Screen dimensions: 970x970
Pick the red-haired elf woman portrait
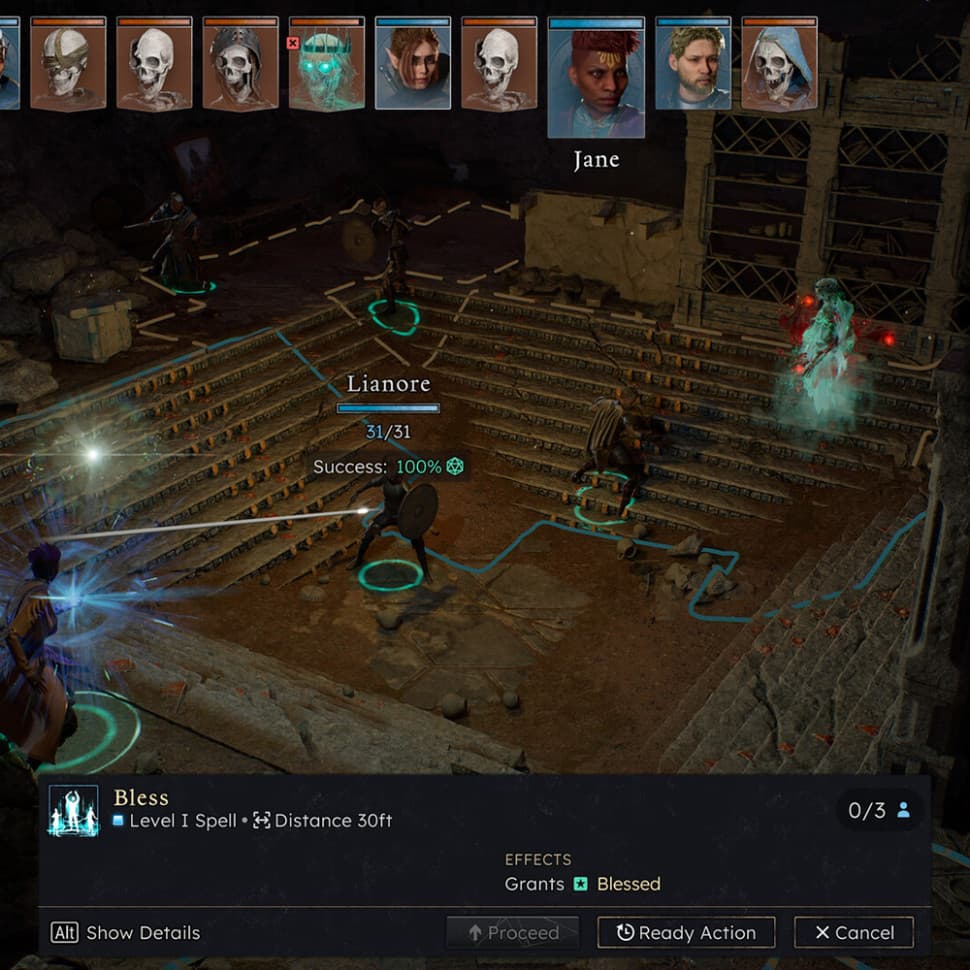tap(413, 64)
